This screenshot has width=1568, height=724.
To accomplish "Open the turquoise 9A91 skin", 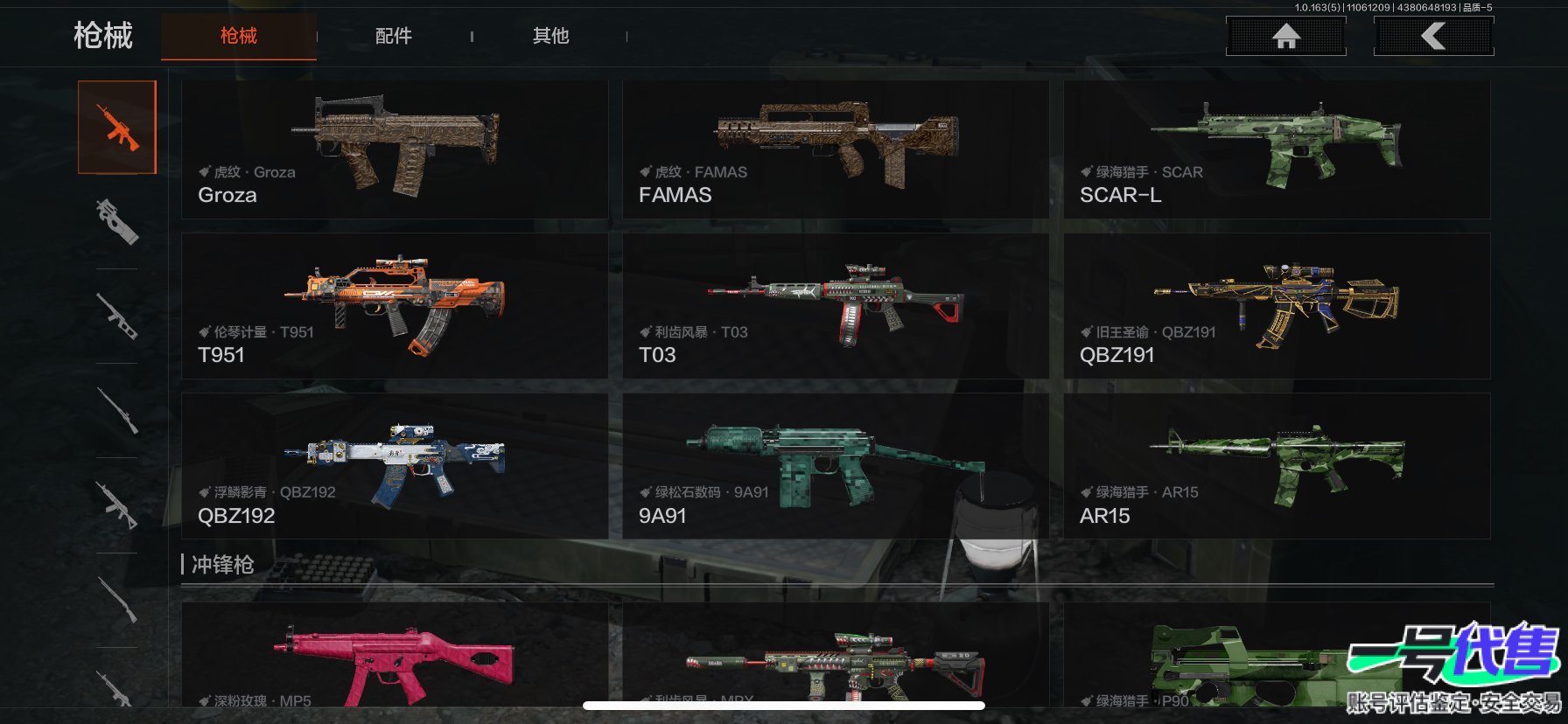I will pyautogui.click(x=835, y=466).
